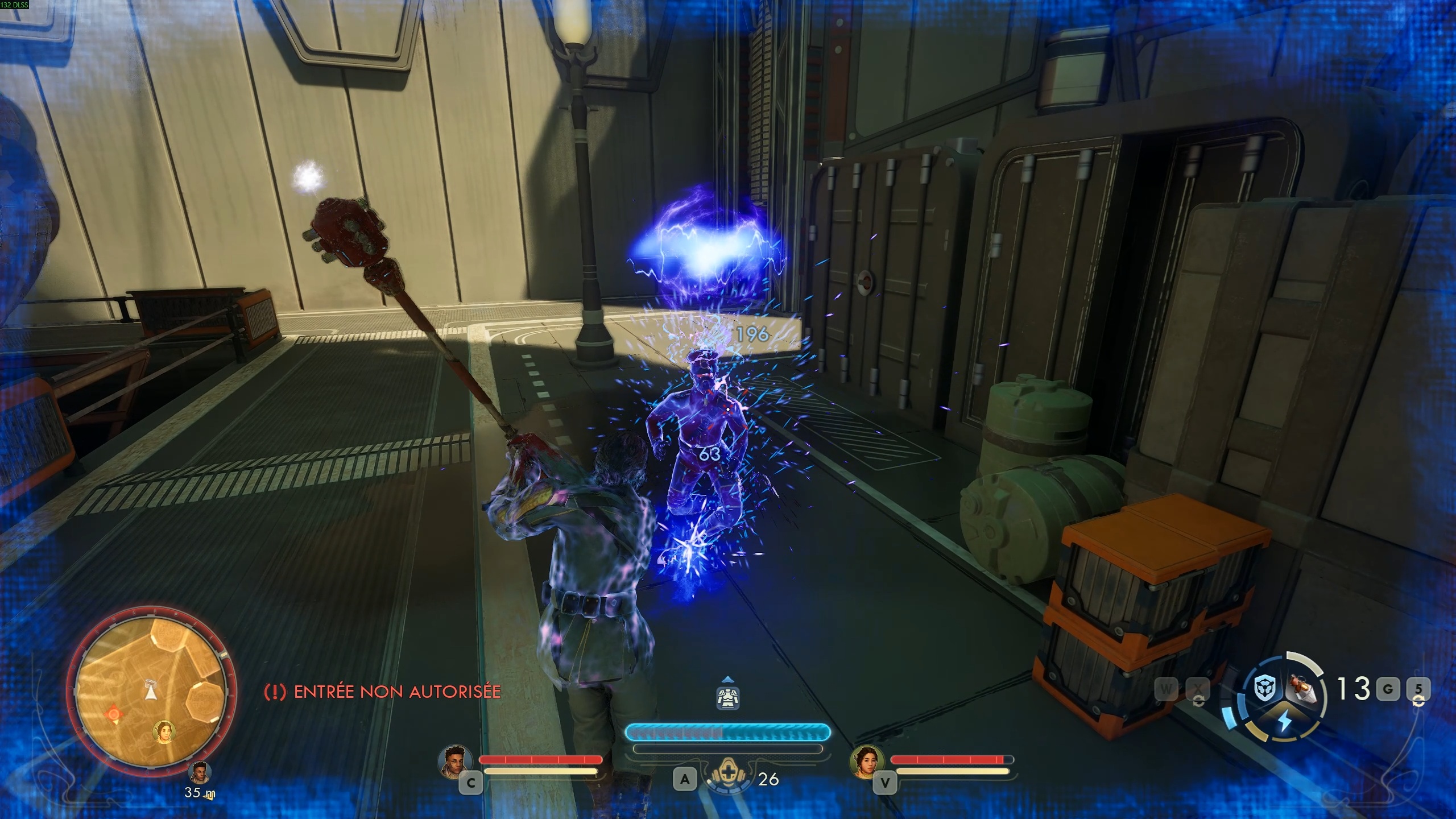The width and height of the screenshot is (1456, 819).
Task: Click the quest objective arrow under the 35 m label
Action: pyautogui.click(x=207, y=797)
